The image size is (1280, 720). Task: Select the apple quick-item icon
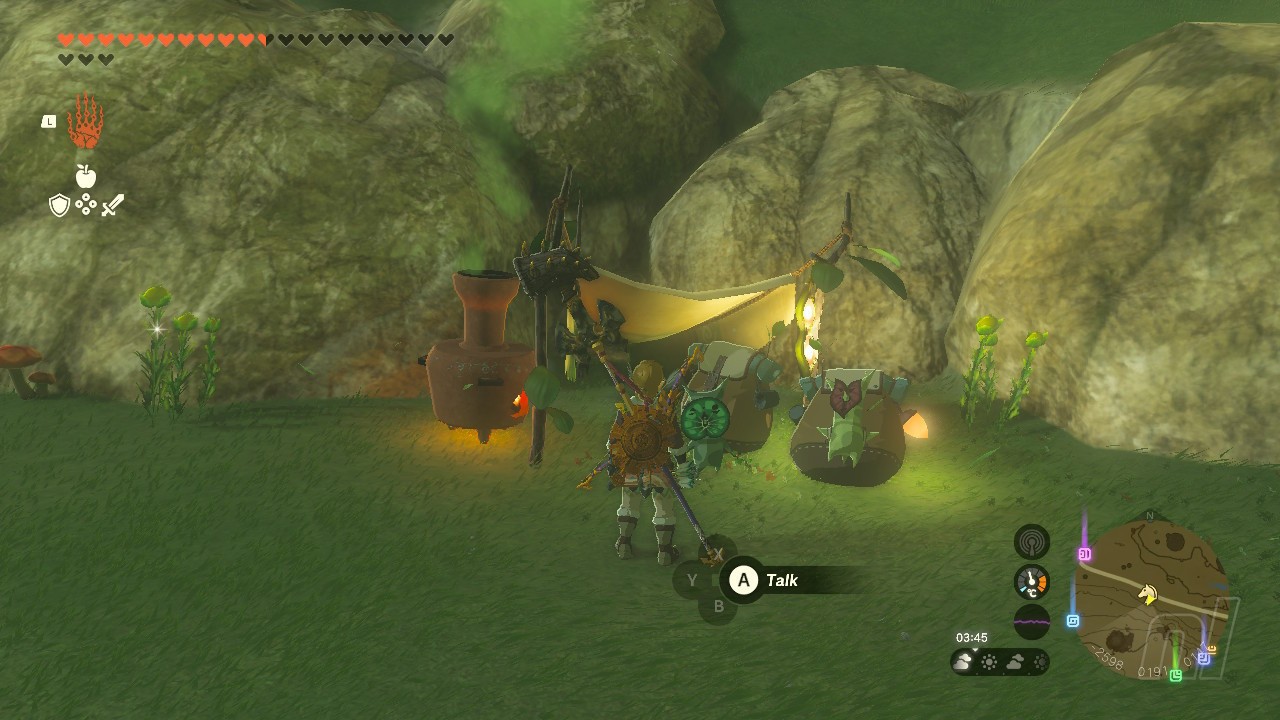pyautogui.click(x=86, y=177)
